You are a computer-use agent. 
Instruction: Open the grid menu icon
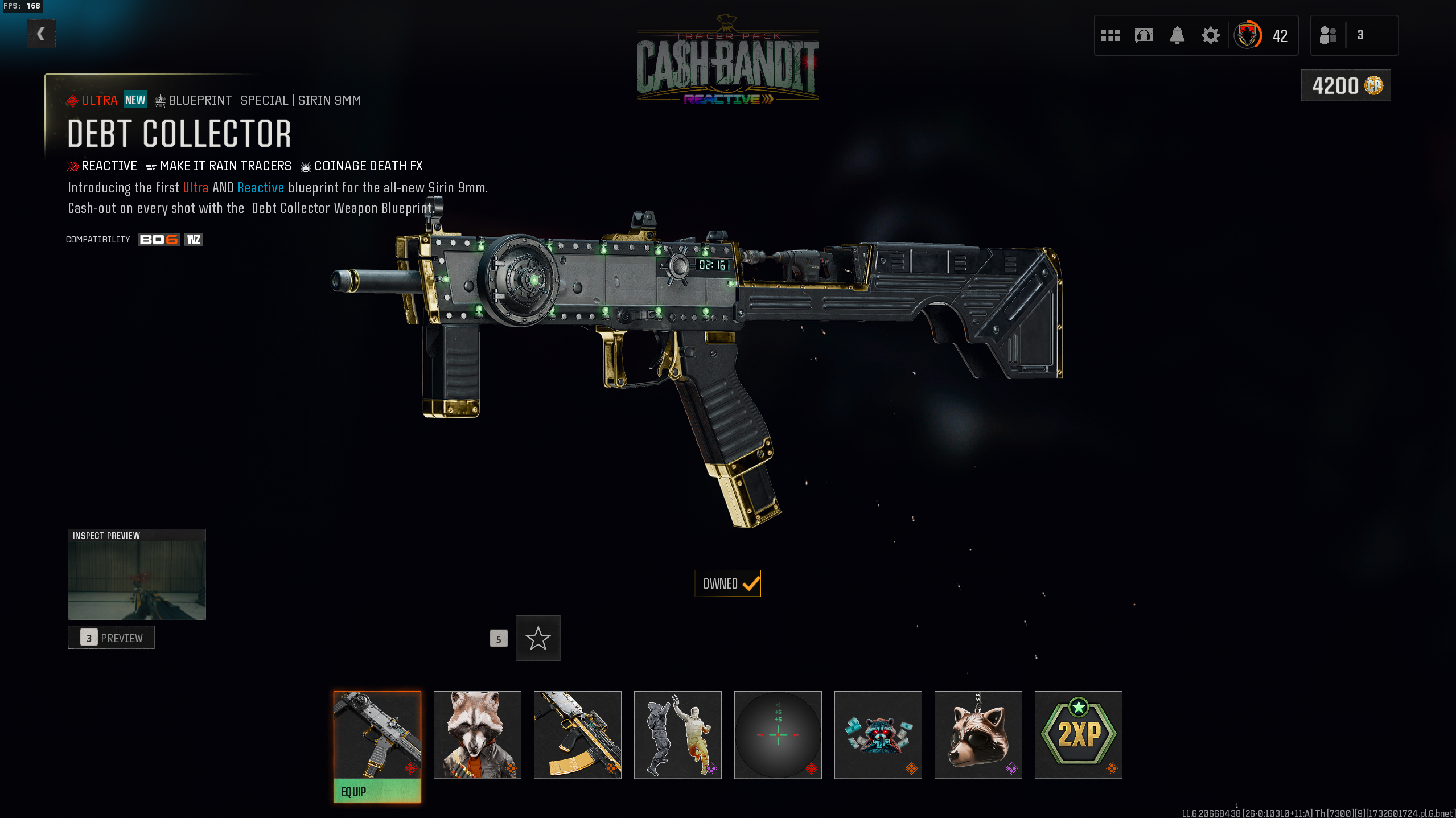coord(1110,35)
